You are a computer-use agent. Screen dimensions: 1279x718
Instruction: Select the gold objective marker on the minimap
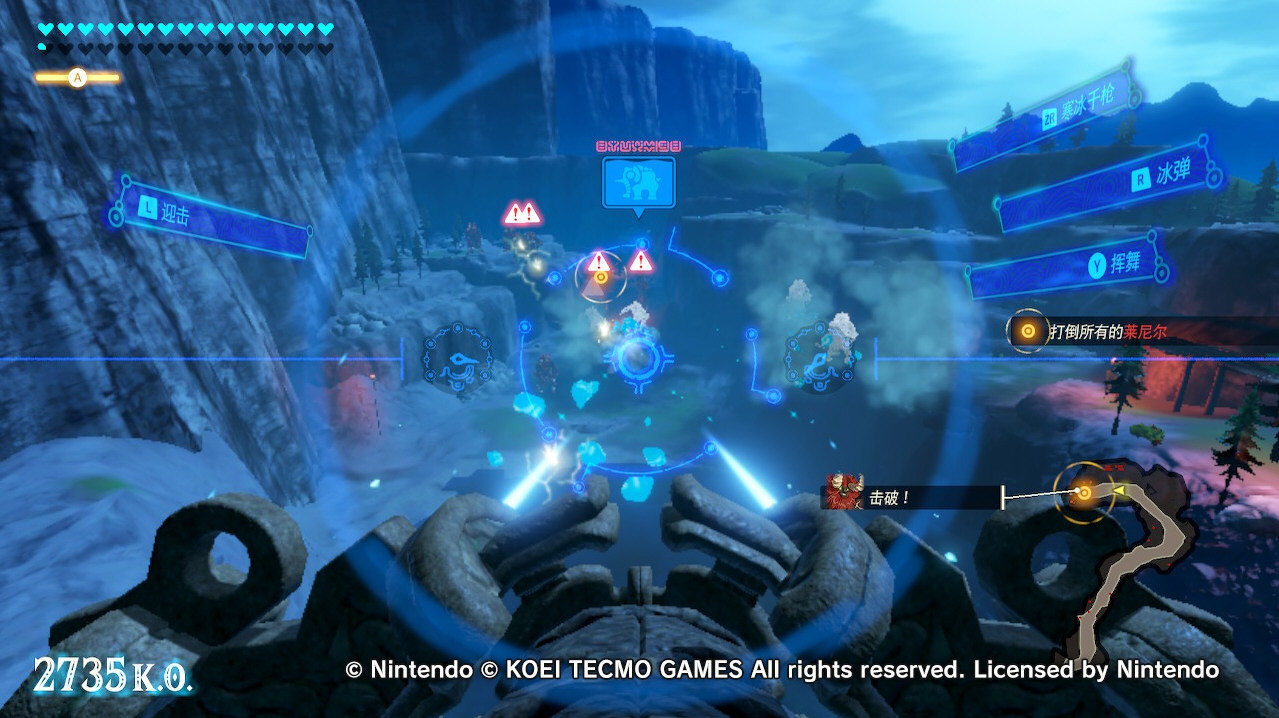[x=1083, y=492]
